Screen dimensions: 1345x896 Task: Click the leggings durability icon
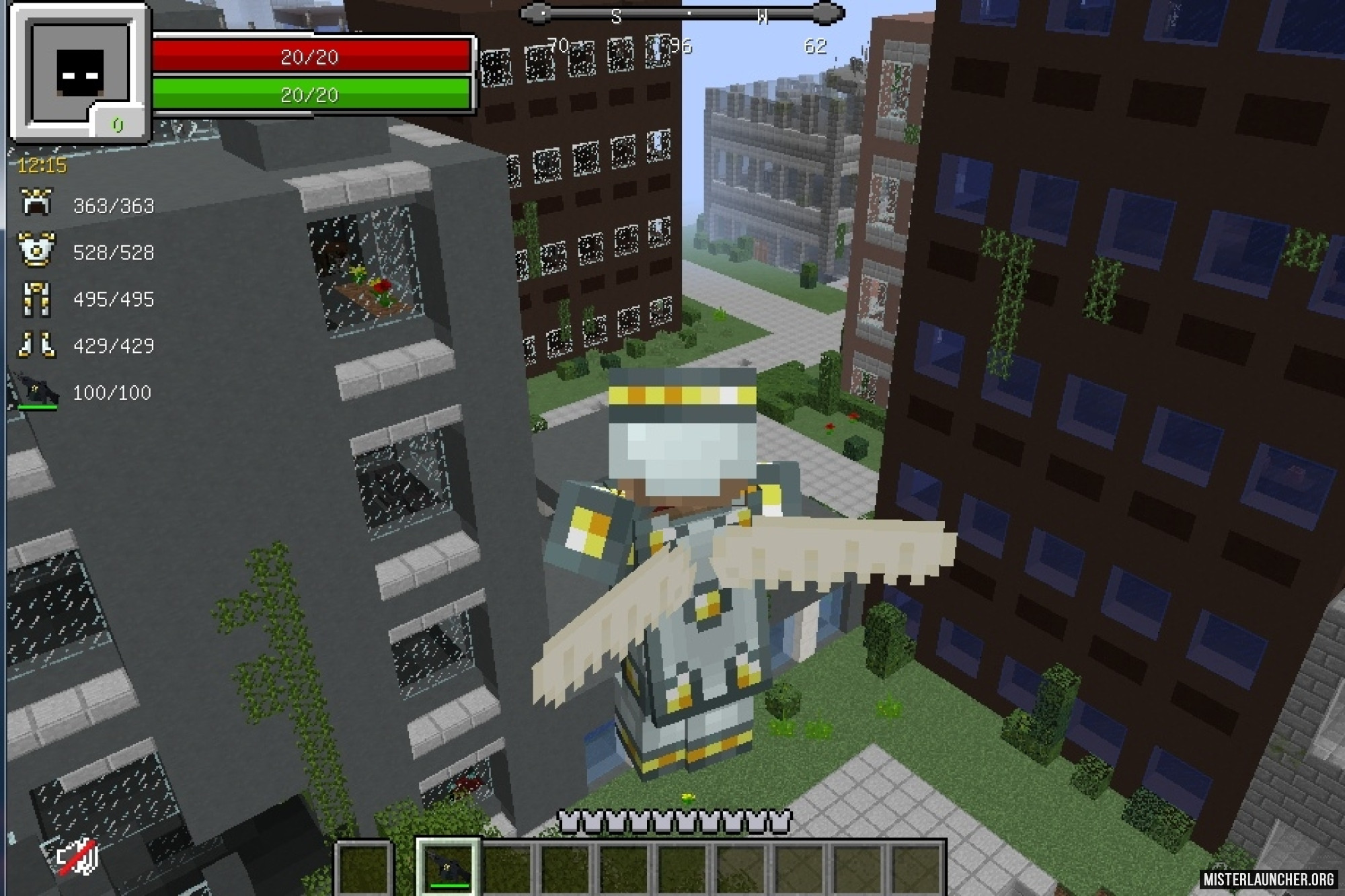click(x=36, y=298)
